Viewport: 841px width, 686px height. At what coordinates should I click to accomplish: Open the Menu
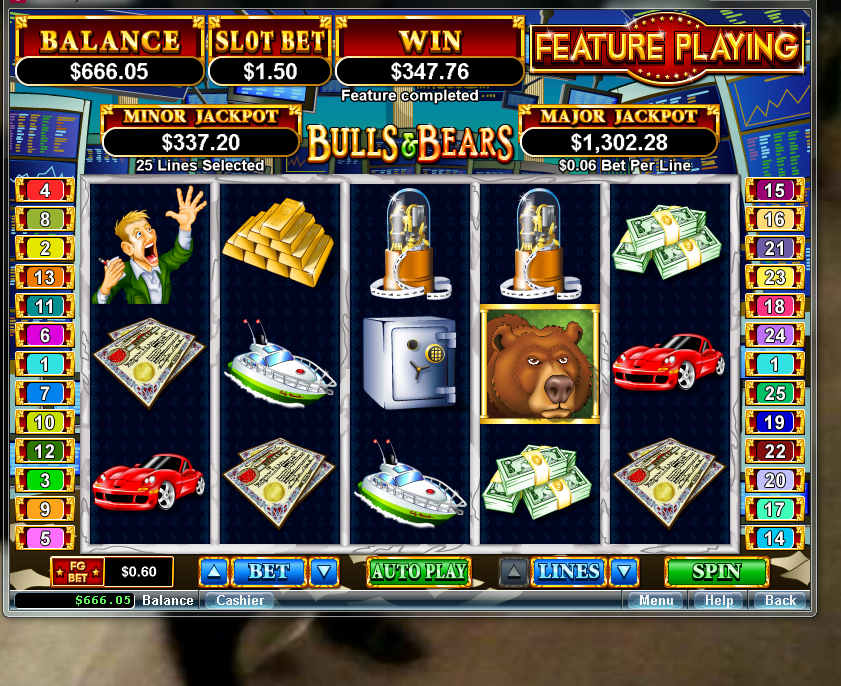coord(656,600)
